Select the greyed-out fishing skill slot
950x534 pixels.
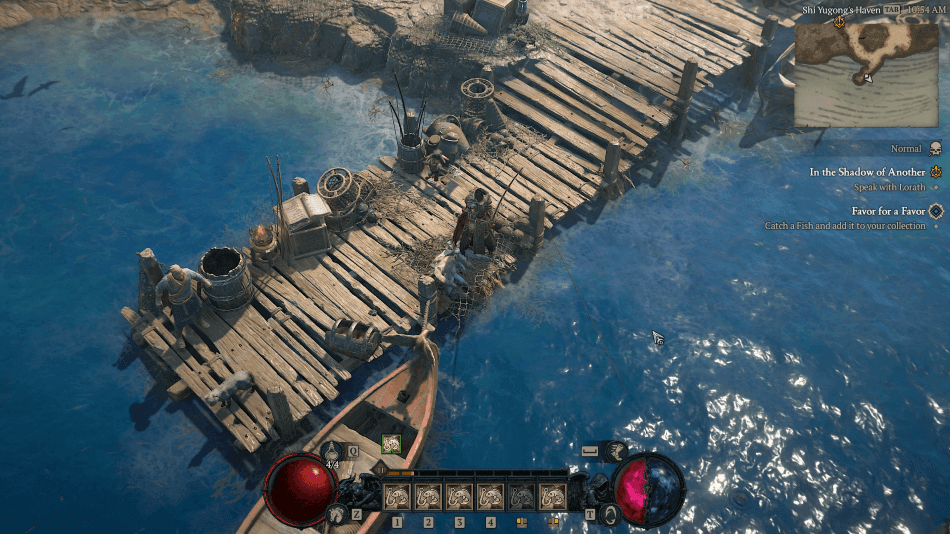point(522,496)
